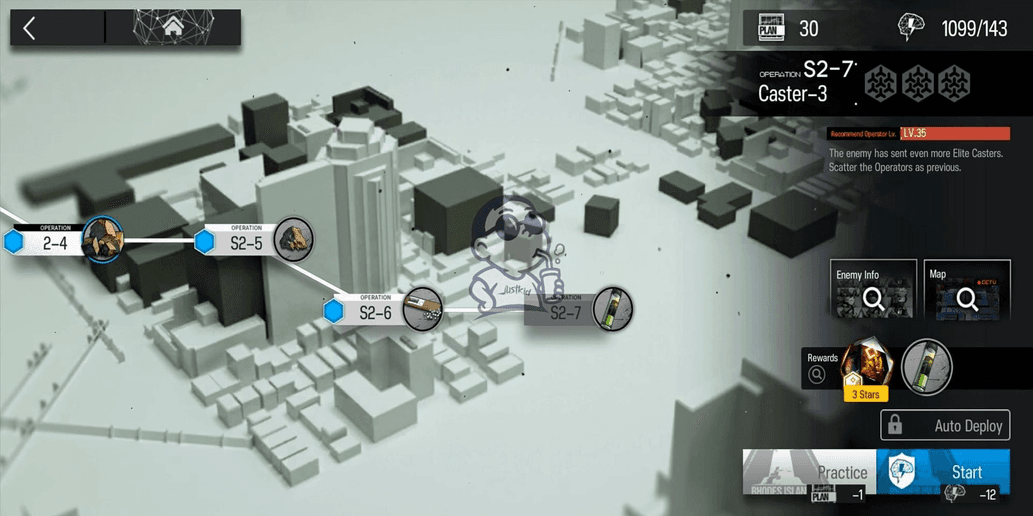The height and width of the screenshot is (516, 1033).
Task: View the 3 Stars reward item
Action: click(x=864, y=368)
